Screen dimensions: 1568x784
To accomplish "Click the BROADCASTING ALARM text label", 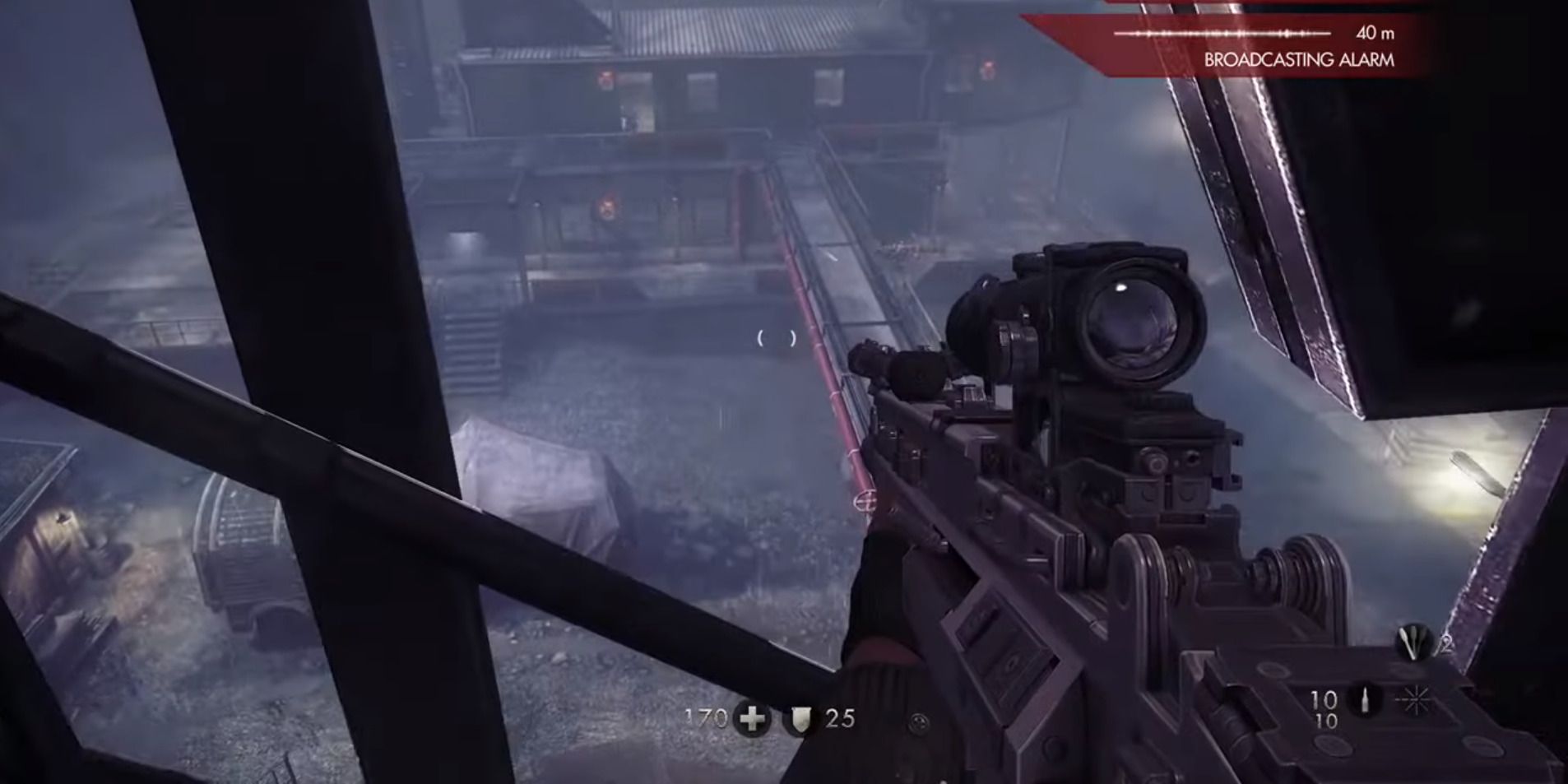I will 1298,58.
